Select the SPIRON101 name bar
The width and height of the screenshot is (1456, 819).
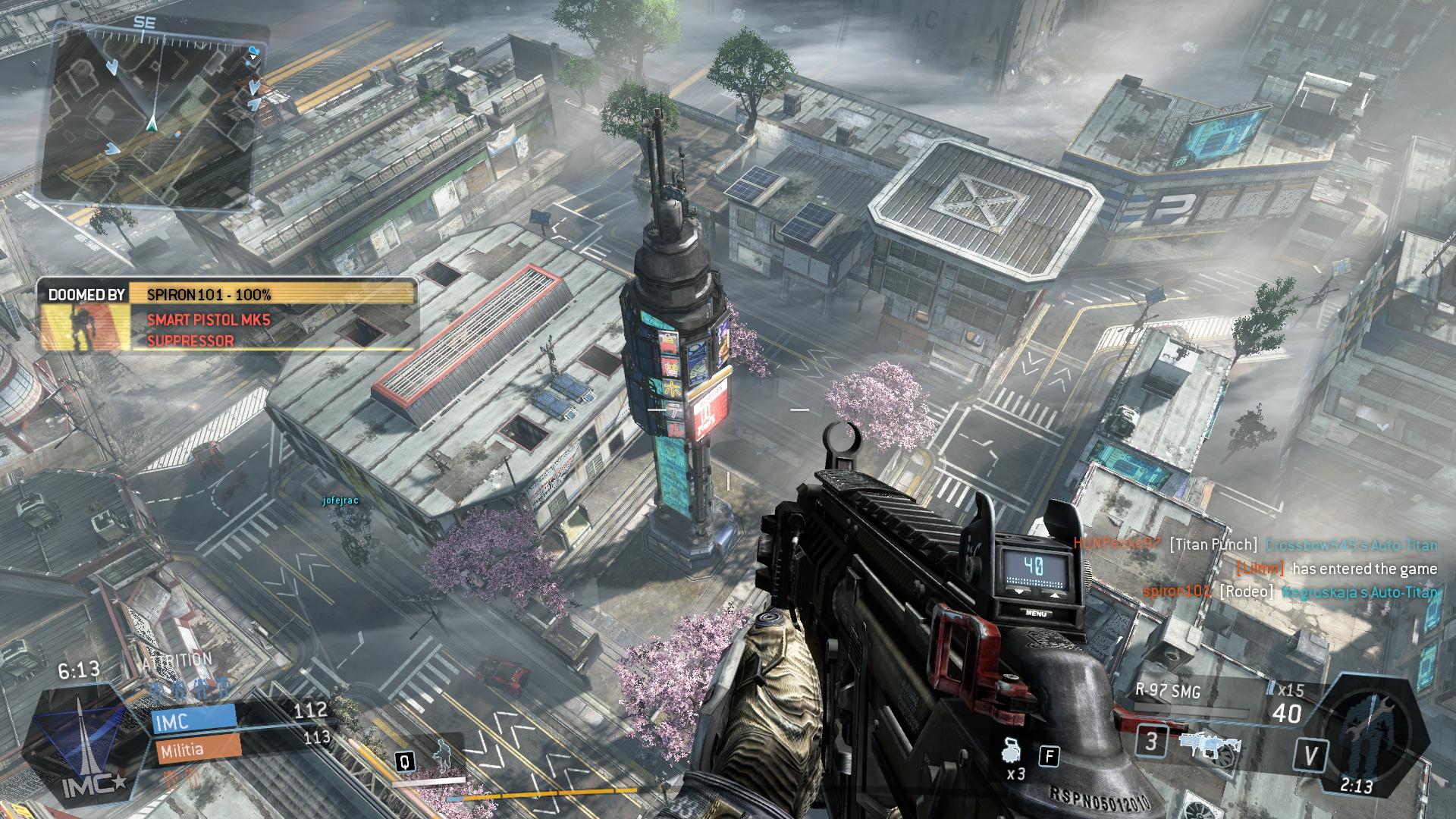coord(271,294)
